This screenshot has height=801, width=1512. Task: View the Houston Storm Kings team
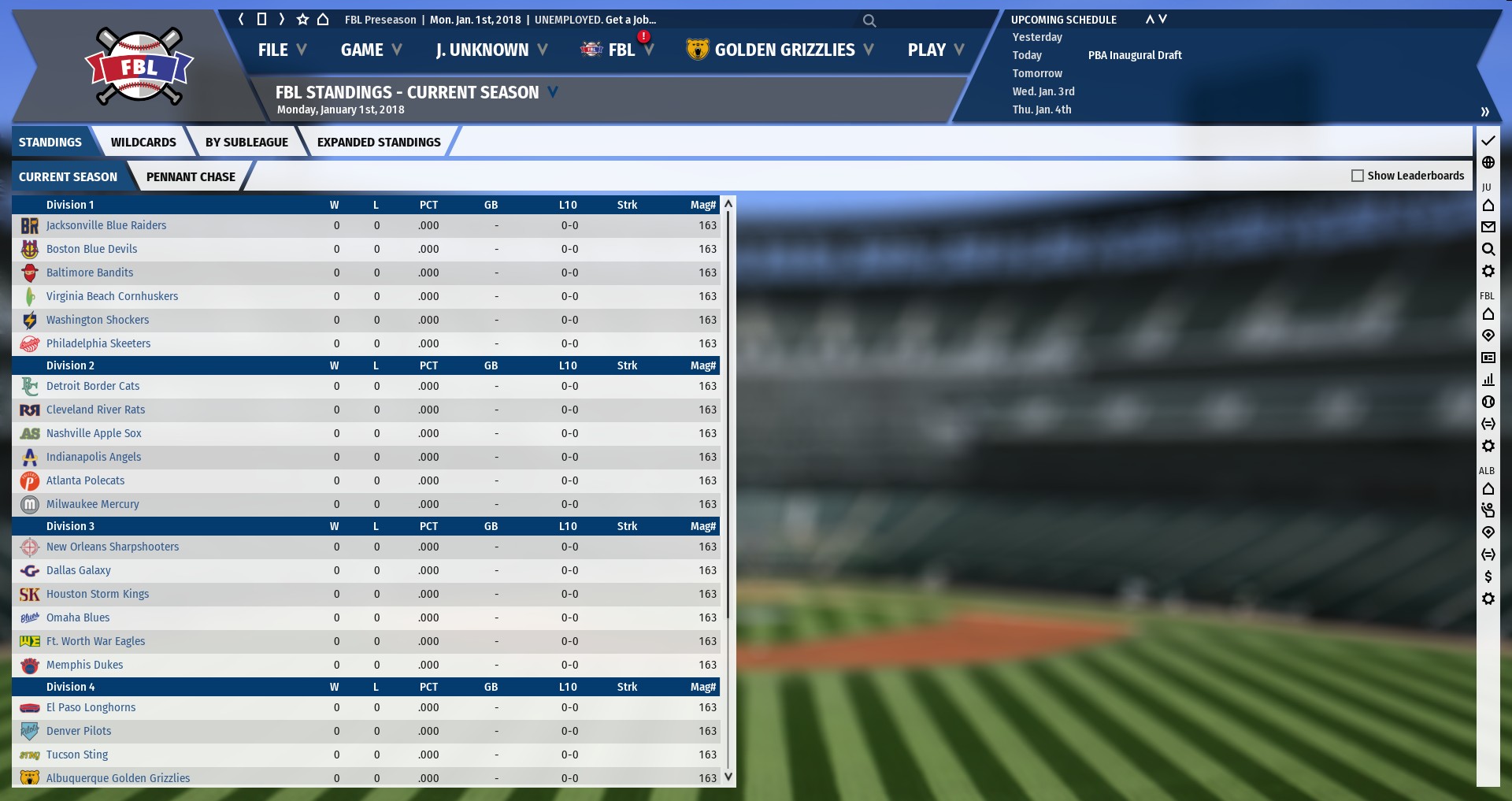(x=98, y=594)
